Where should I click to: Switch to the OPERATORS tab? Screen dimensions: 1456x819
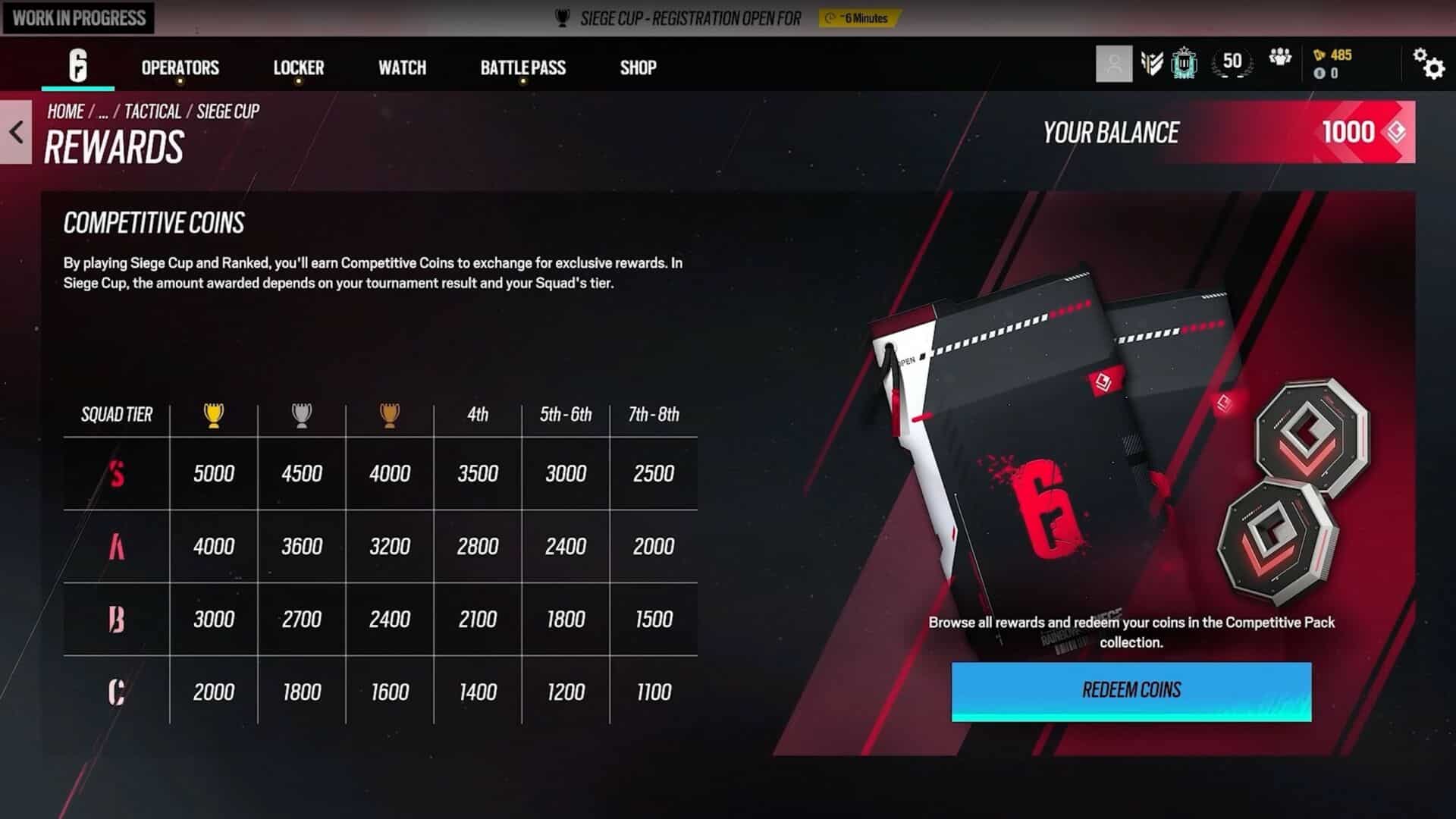[179, 68]
